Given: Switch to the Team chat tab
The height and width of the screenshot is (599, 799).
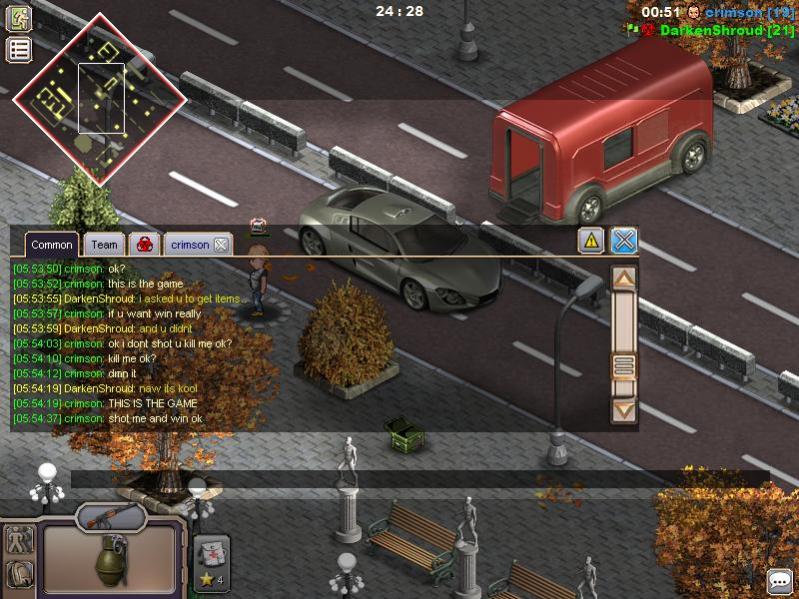Looking at the screenshot, I should [104, 244].
